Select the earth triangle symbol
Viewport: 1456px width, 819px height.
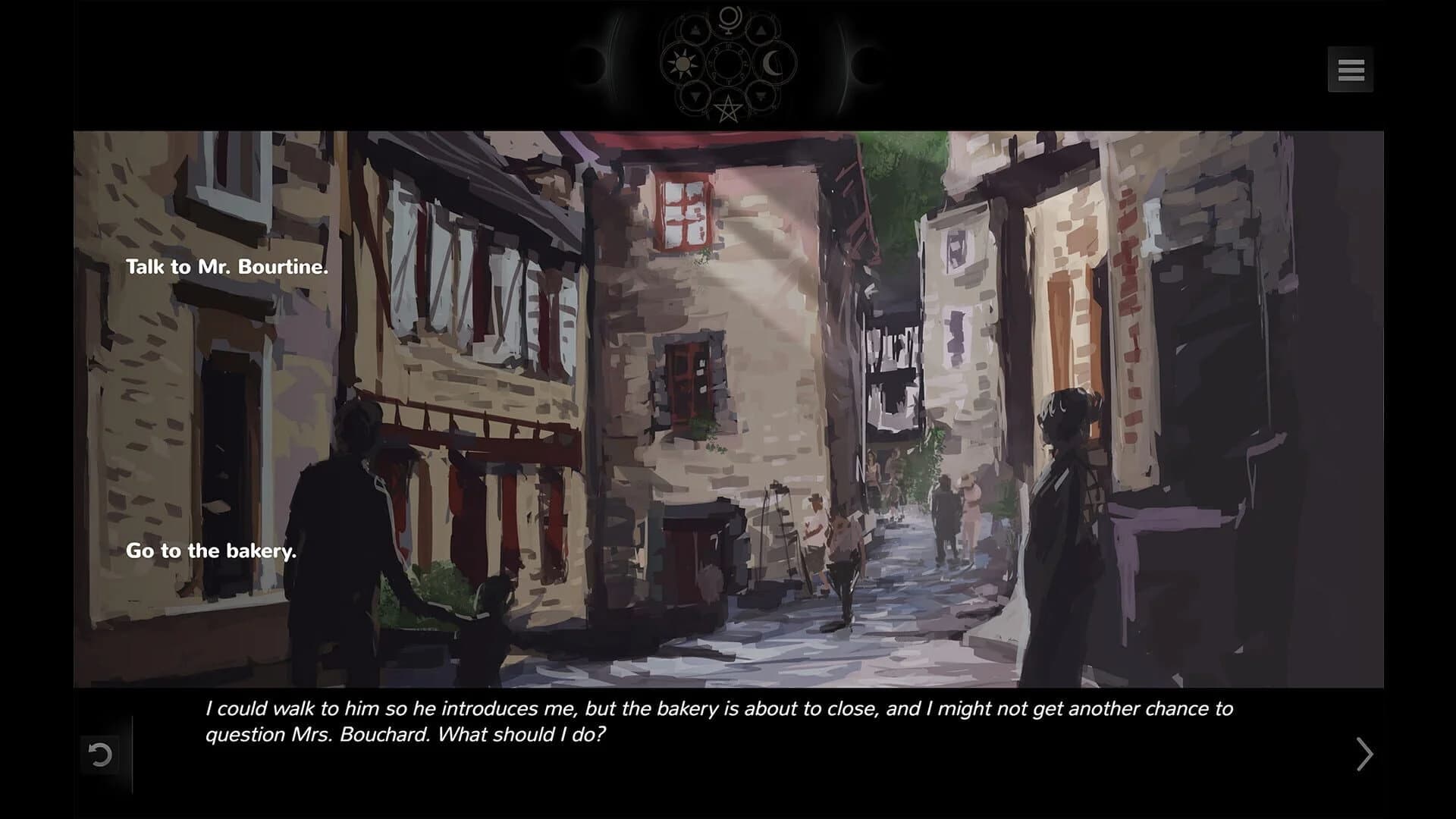coord(761,96)
